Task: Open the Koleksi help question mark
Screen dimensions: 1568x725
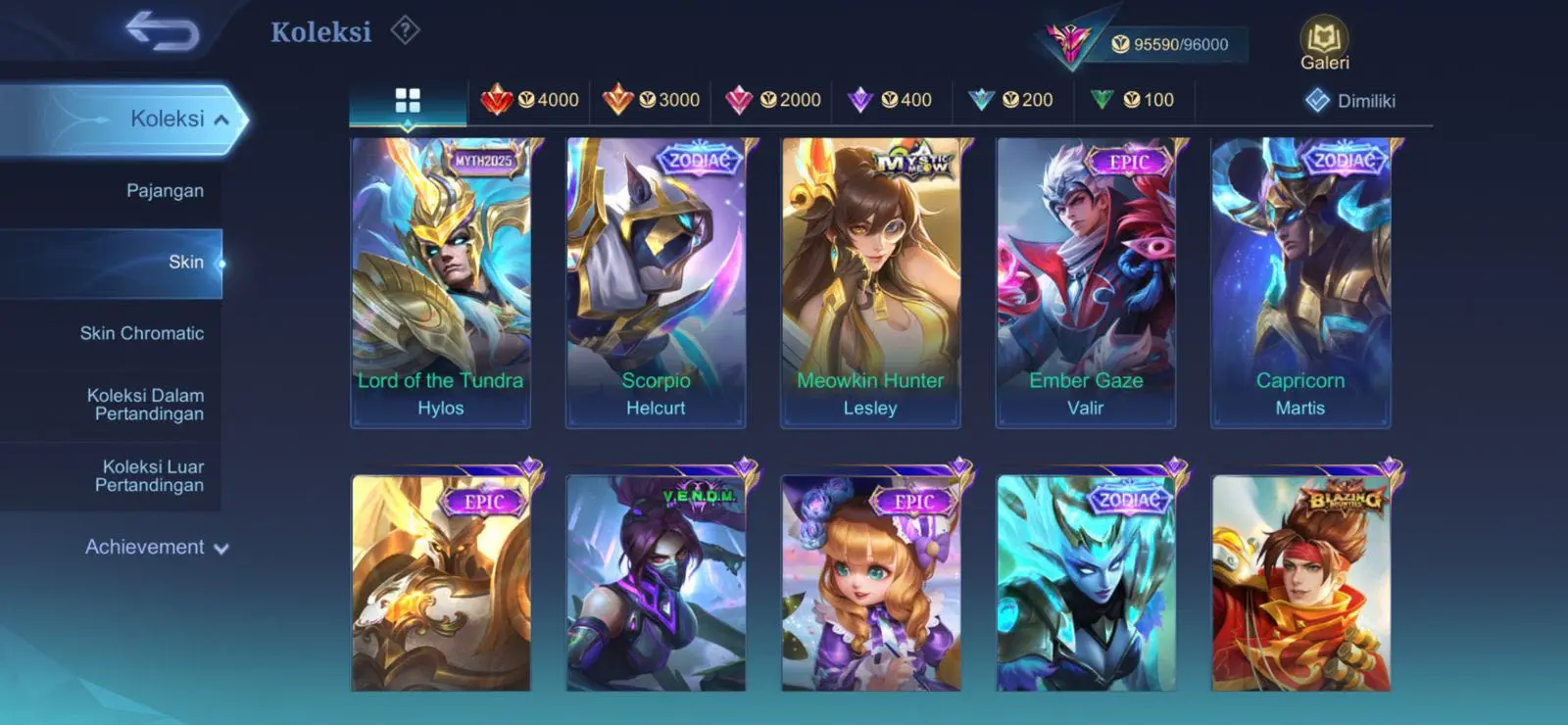Action: 405,30
